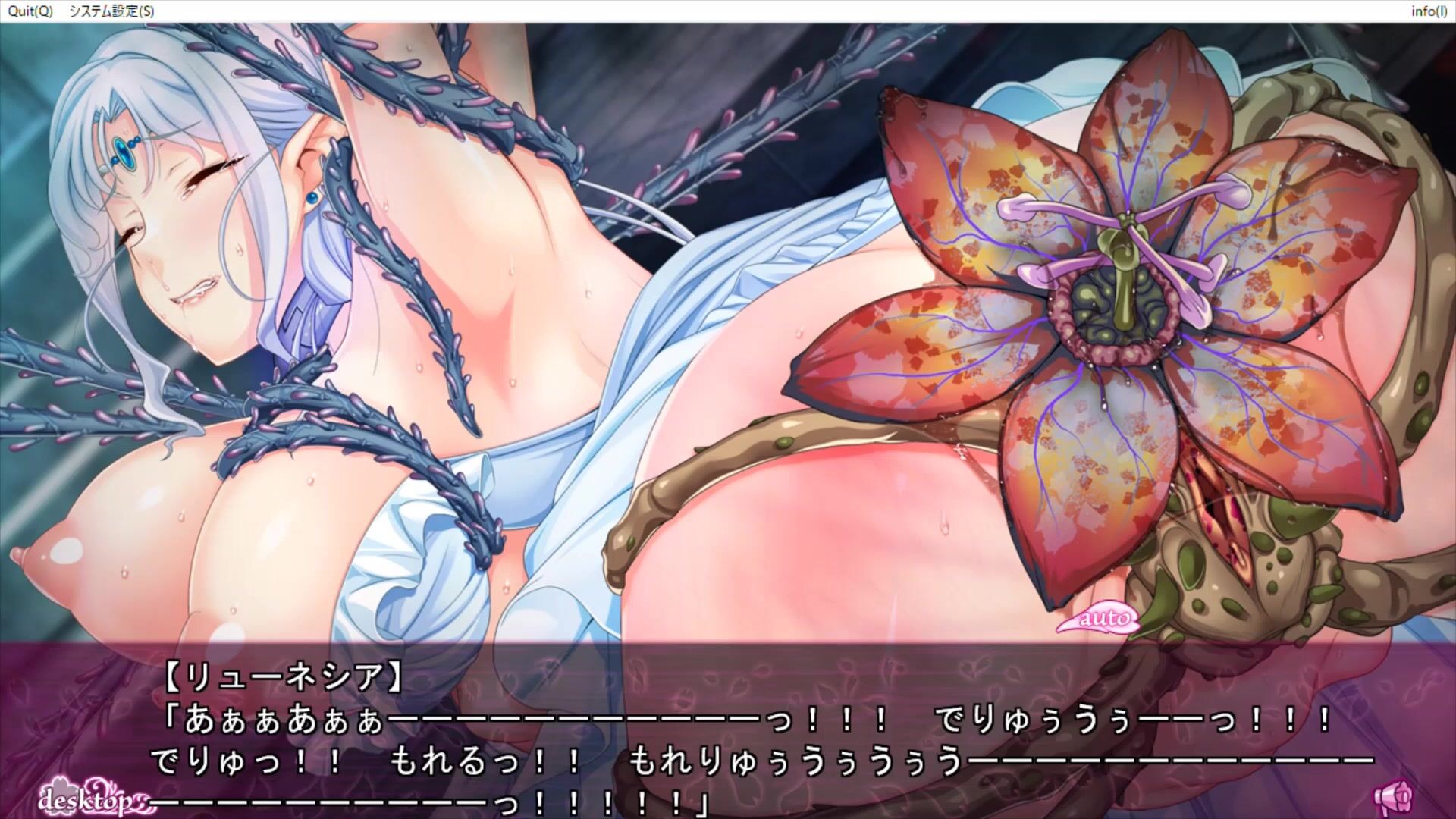
Task: Open the システム設定(S) system settings menu
Action: pyautogui.click(x=111, y=11)
